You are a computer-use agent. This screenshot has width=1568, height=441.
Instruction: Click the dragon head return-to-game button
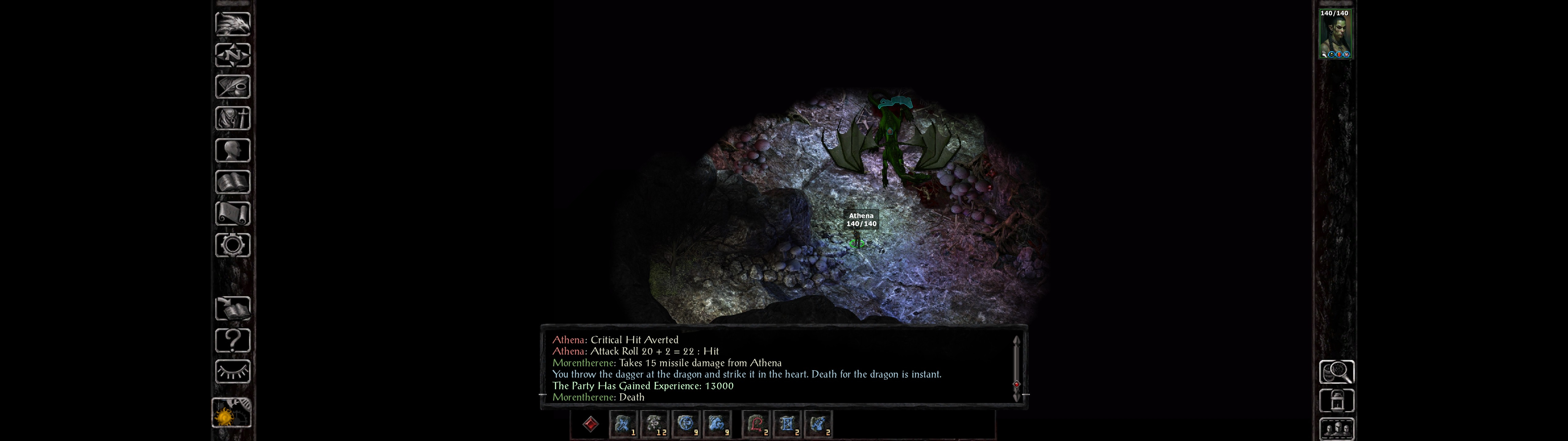(232, 24)
